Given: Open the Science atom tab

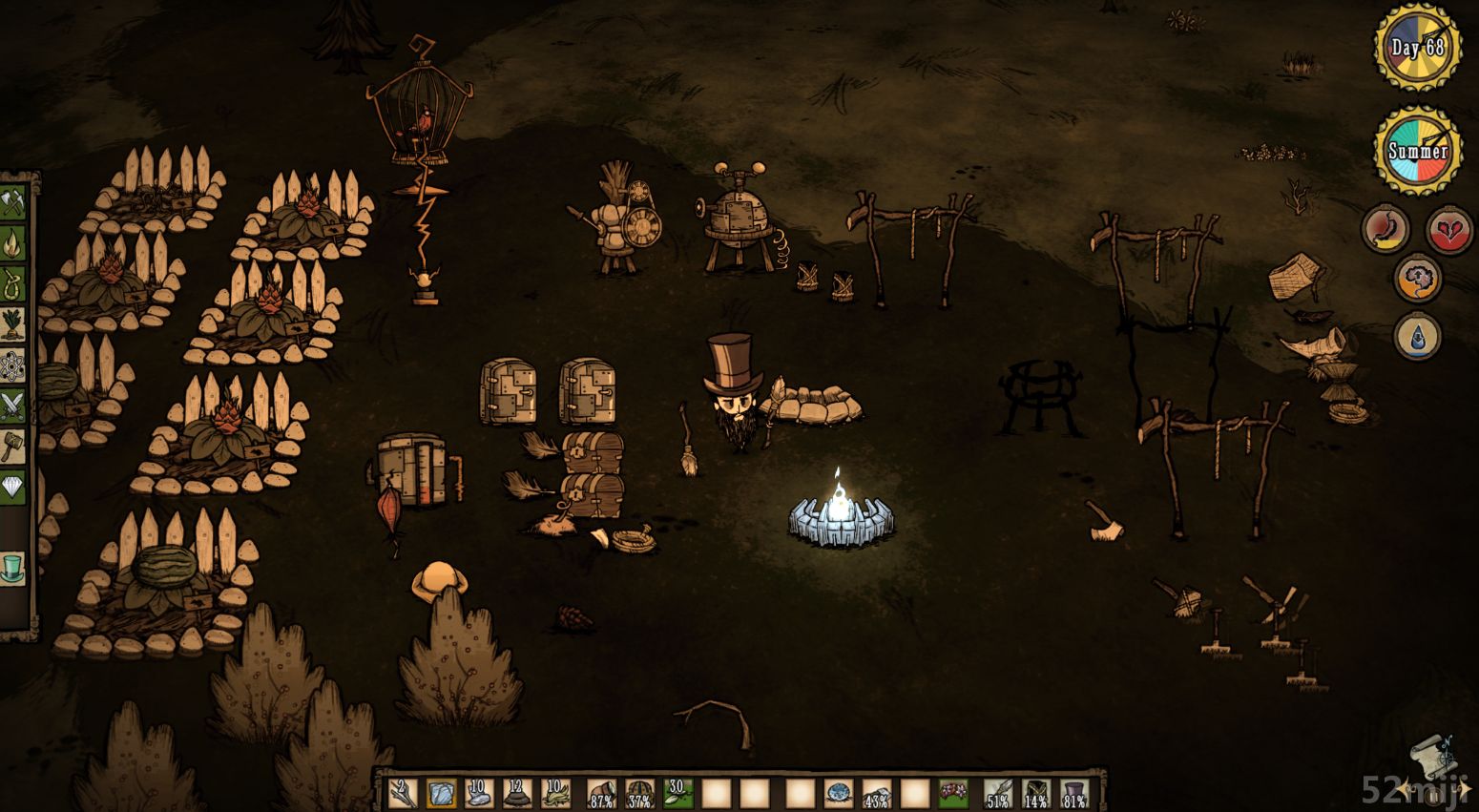Looking at the screenshot, I should (14, 364).
